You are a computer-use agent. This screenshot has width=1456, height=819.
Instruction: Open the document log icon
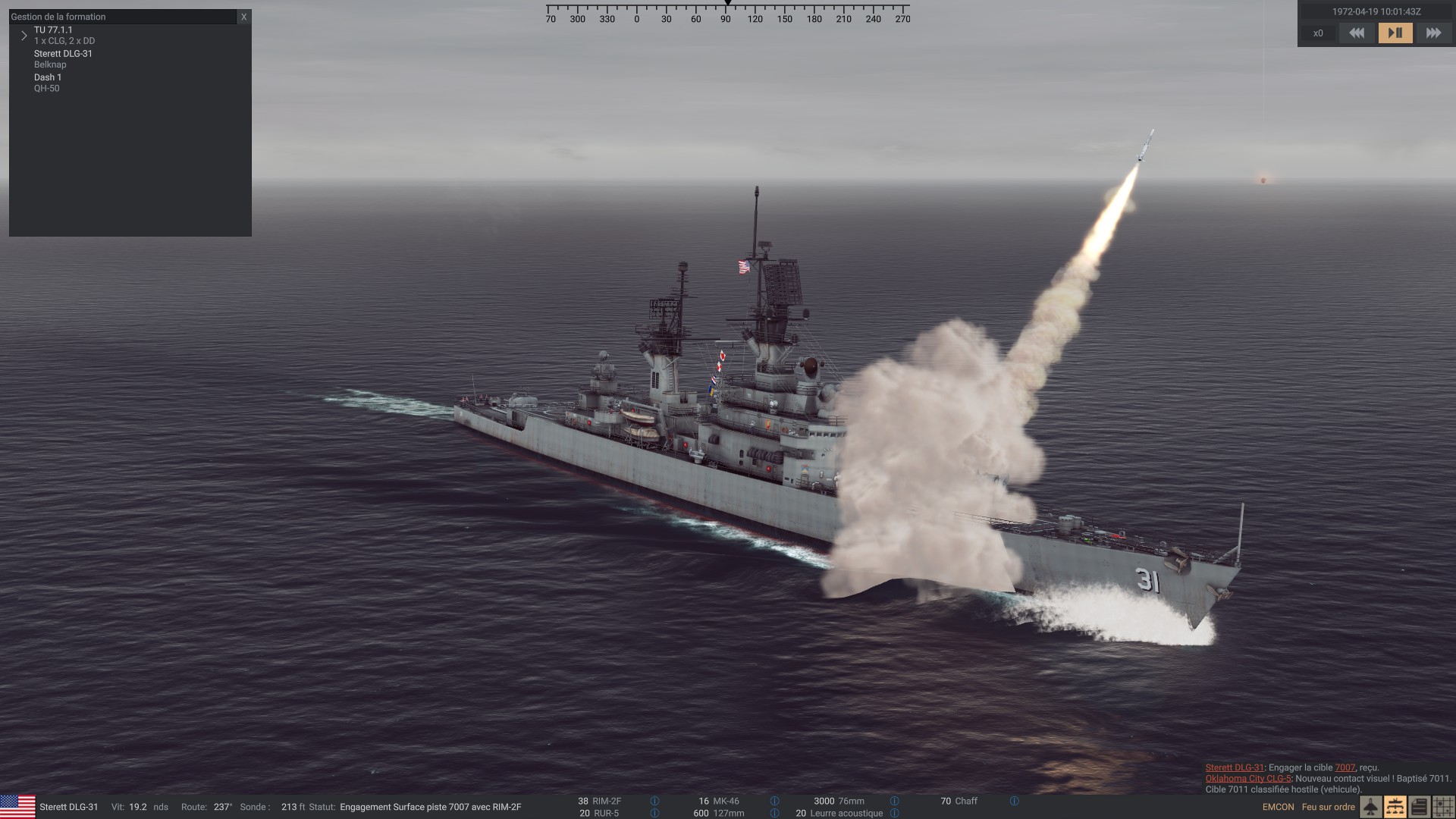[x=1420, y=807]
